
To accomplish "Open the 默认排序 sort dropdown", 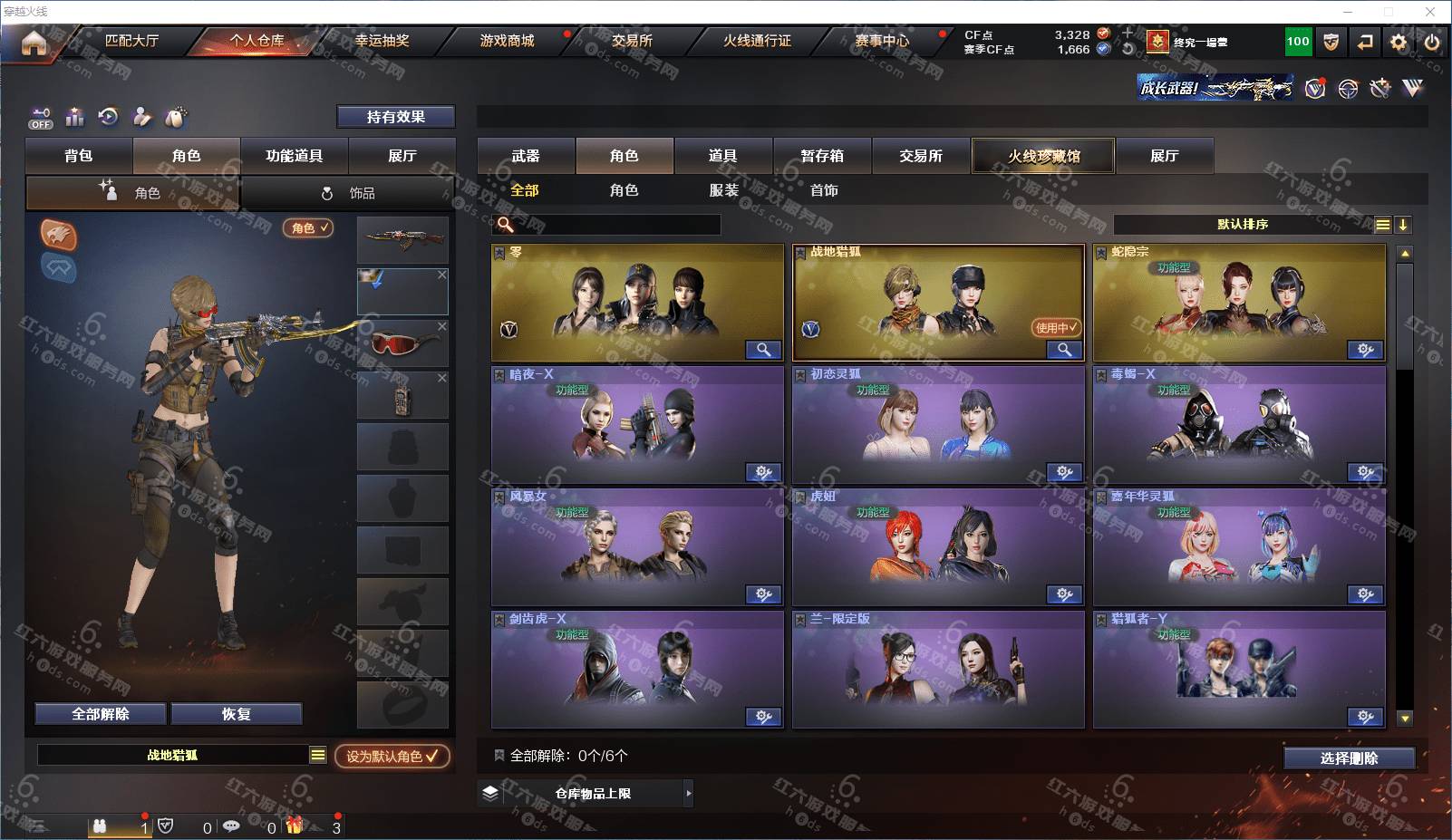I will pos(1242,225).
